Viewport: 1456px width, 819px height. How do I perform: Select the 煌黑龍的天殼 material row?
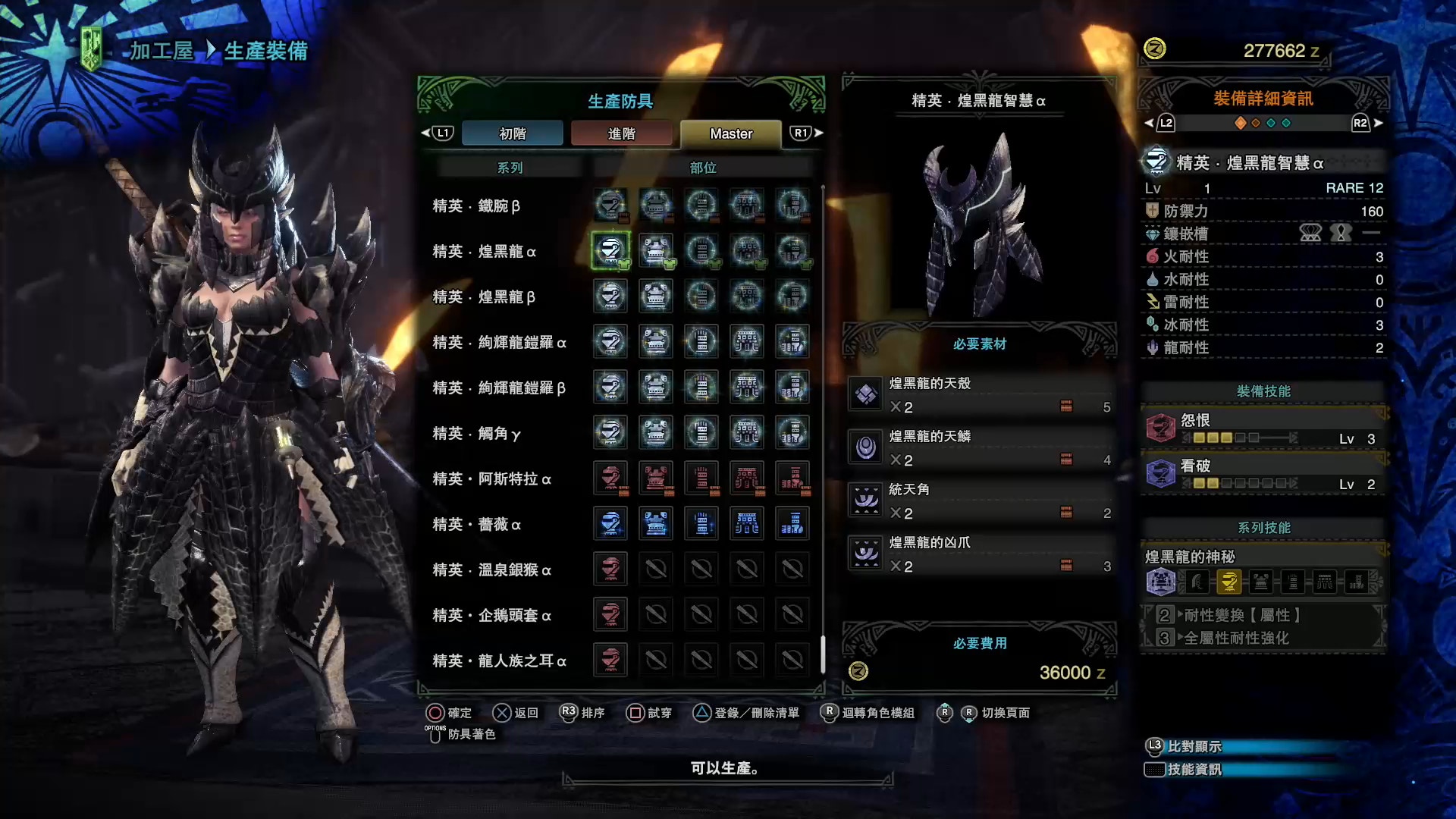[x=980, y=395]
